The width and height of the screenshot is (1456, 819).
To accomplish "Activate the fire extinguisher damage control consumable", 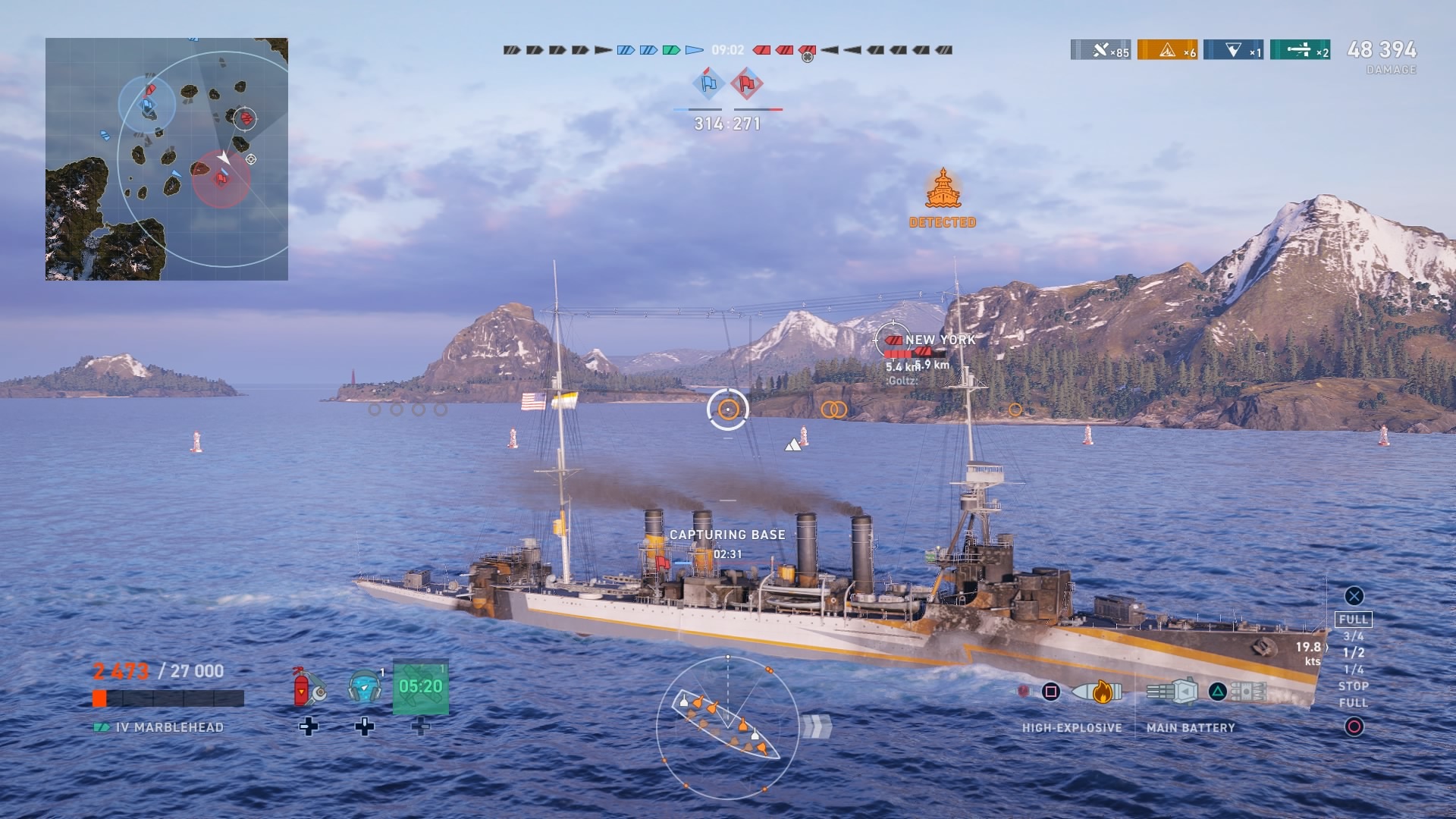I will tap(309, 686).
